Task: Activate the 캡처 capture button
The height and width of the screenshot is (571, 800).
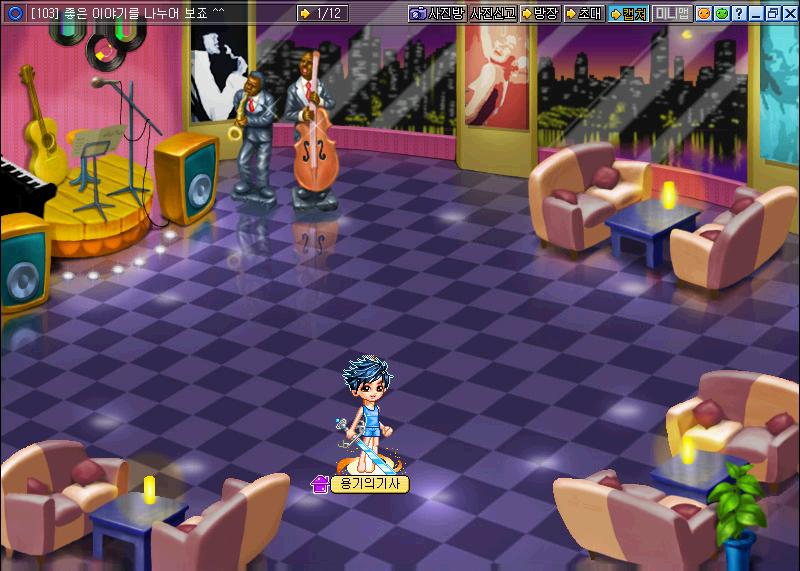Action: click(x=628, y=14)
